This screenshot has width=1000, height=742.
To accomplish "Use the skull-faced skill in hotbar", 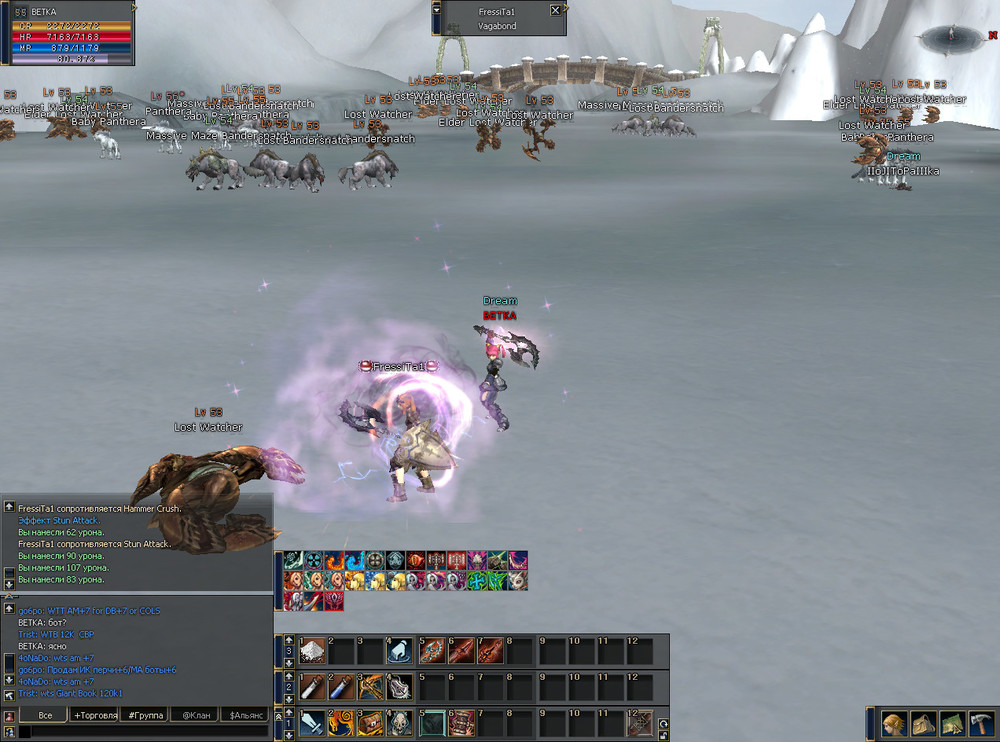I will 400,721.
